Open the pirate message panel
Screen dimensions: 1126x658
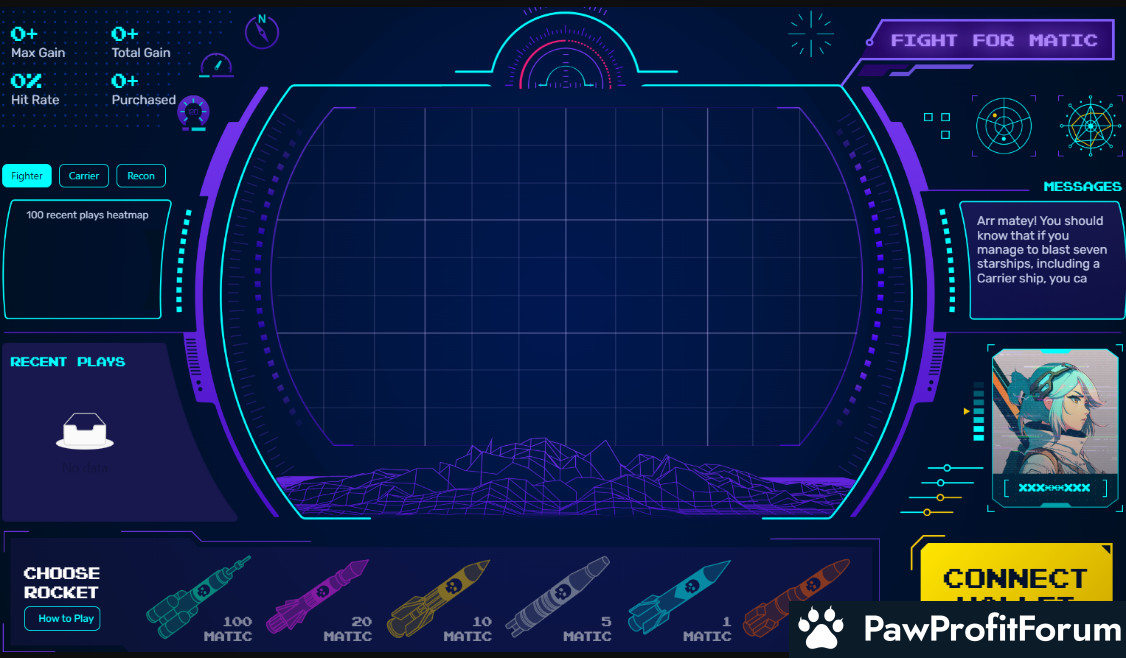(x=1042, y=258)
